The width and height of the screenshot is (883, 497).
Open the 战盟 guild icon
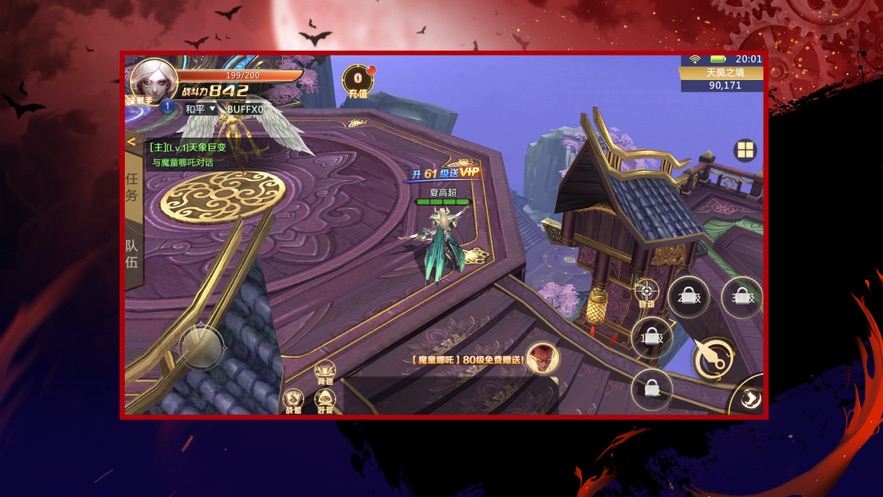pos(294,400)
